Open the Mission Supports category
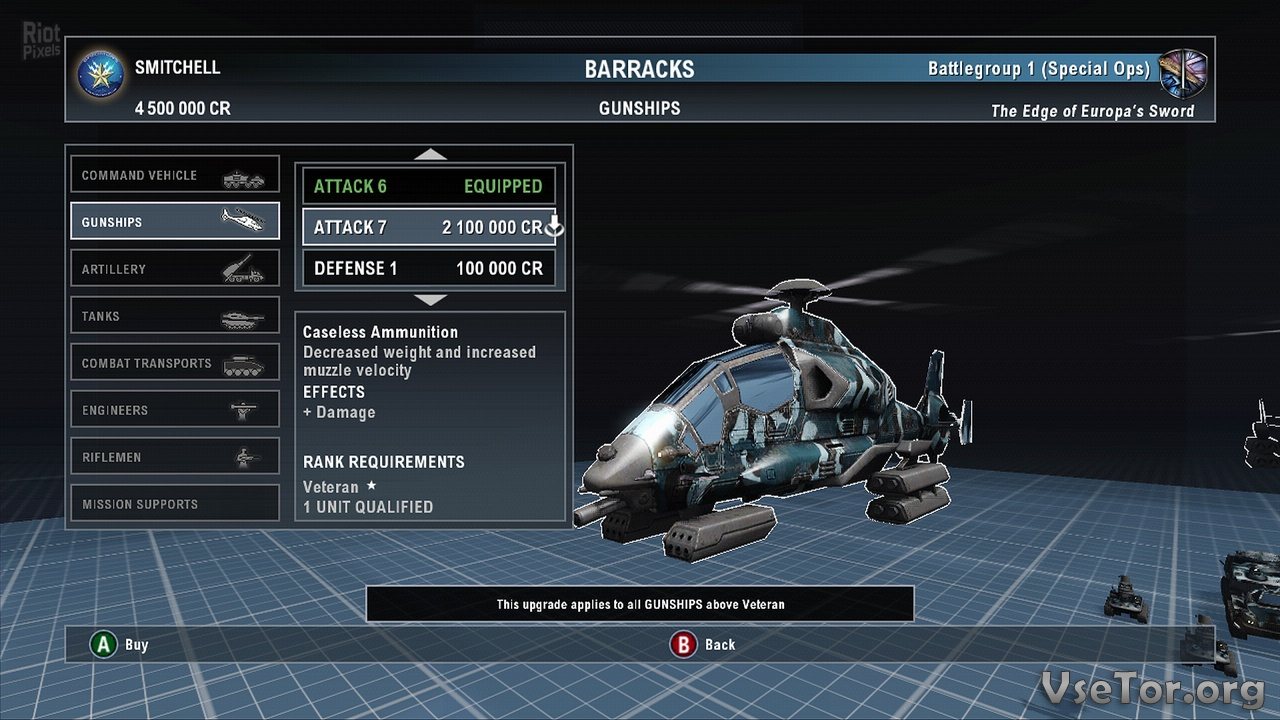The image size is (1280, 720). (x=175, y=504)
